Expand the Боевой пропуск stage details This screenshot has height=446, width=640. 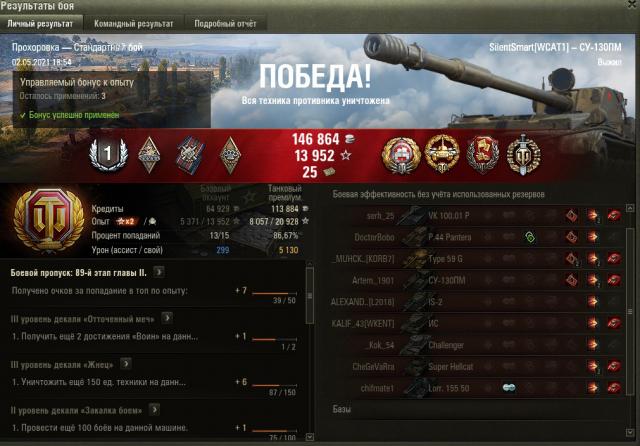tap(160, 271)
